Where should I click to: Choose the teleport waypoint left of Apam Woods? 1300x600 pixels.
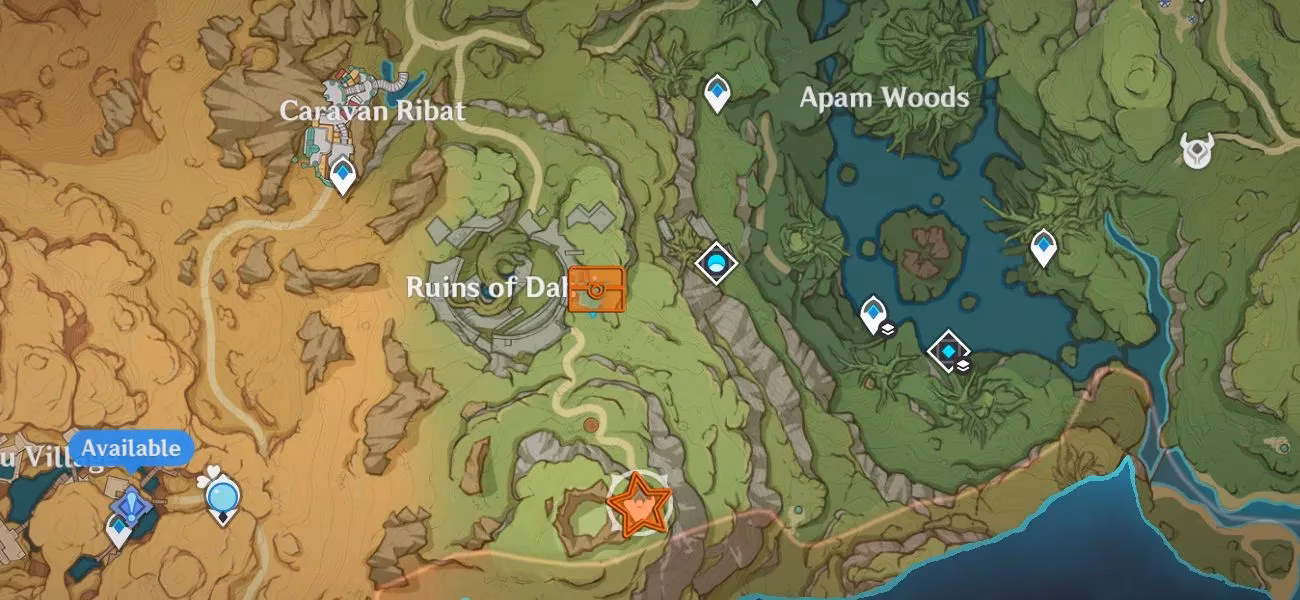point(716,94)
